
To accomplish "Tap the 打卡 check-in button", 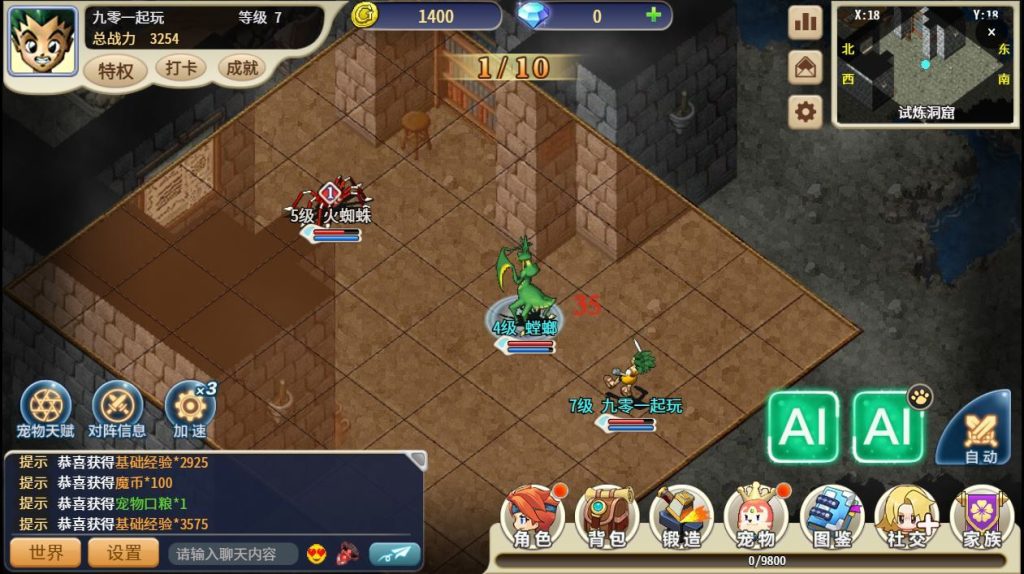I will pos(181,68).
